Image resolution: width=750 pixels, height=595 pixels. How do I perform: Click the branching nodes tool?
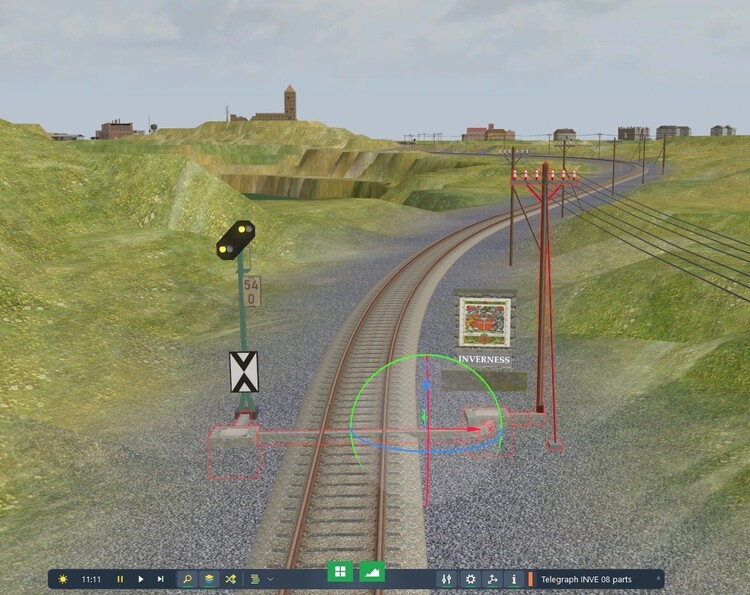click(492, 579)
